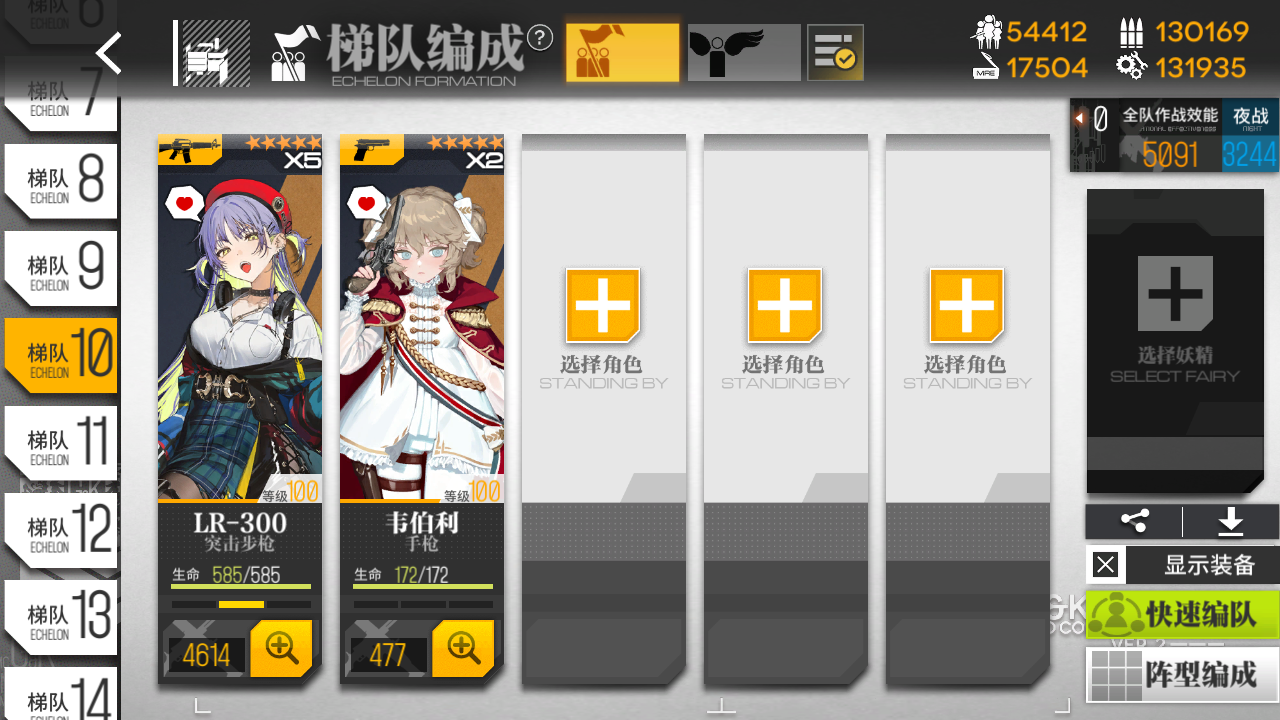Click the 韦伯利 character portrait
Image resolution: width=1280 pixels, height=720 pixels.
point(421,320)
